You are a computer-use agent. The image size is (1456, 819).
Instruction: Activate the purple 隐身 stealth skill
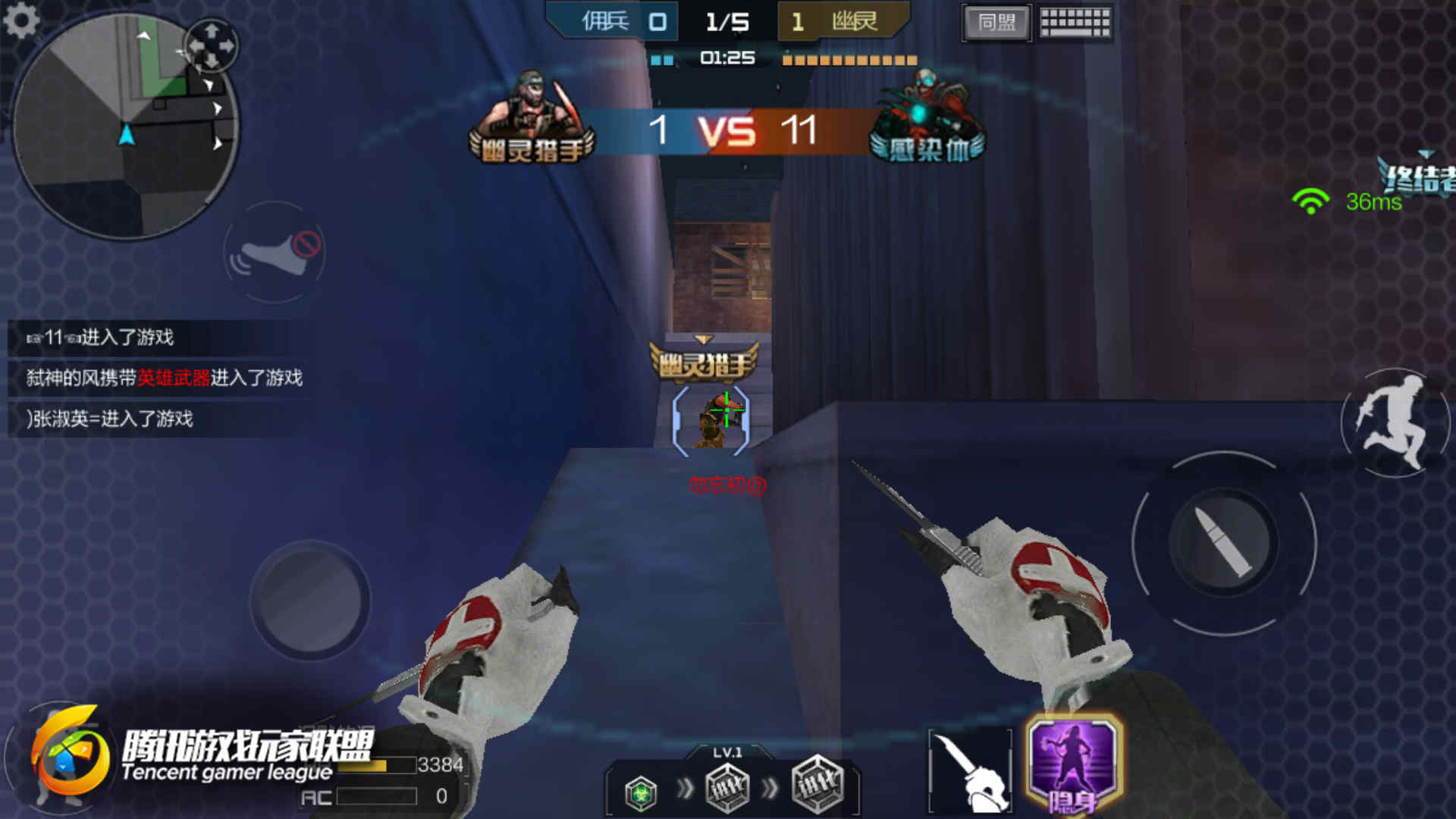point(1072,764)
